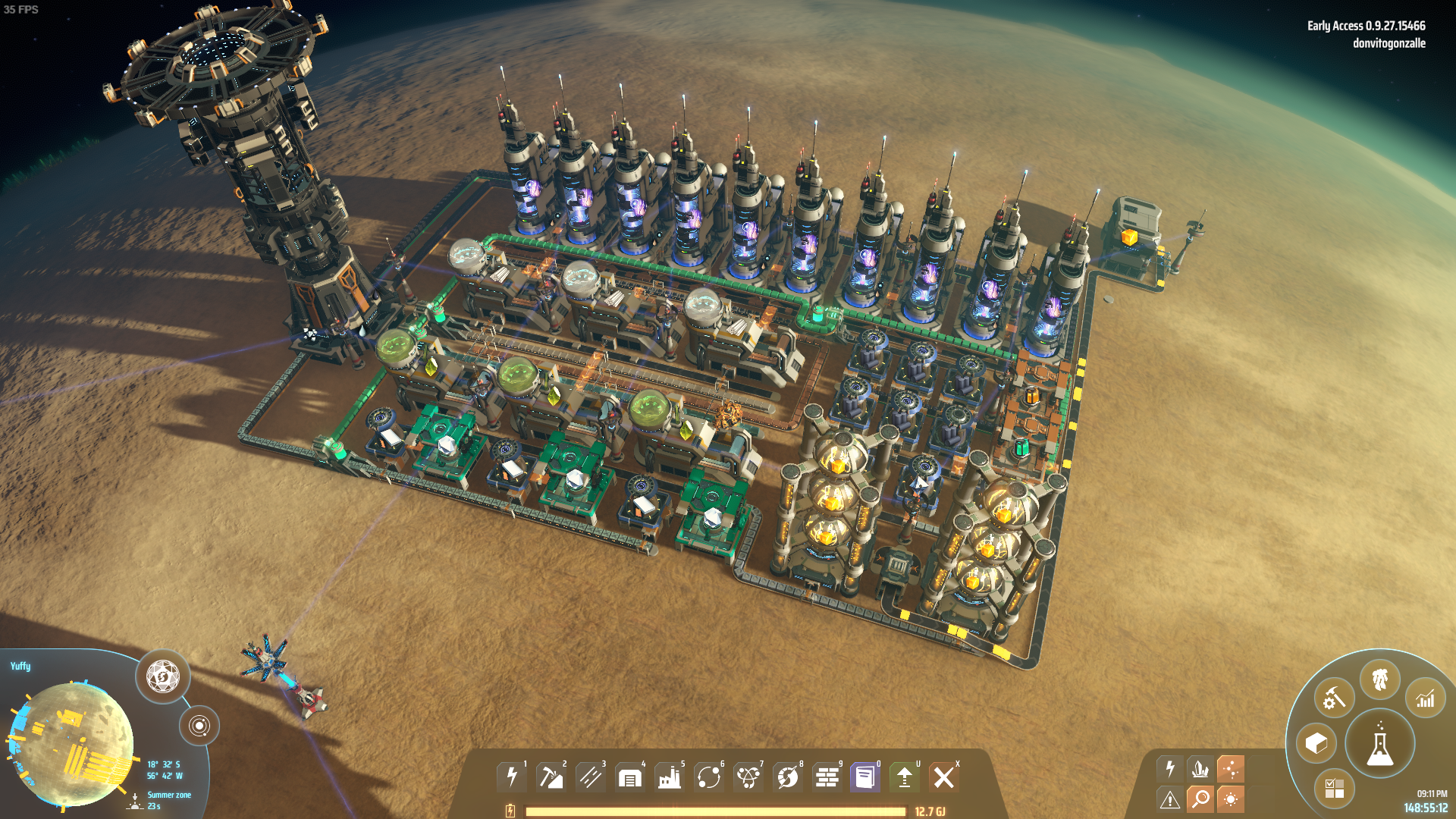Viewport: 1456px width, 819px height.
Task: Choose the storage warehouse build category
Action: click(630, 777)
